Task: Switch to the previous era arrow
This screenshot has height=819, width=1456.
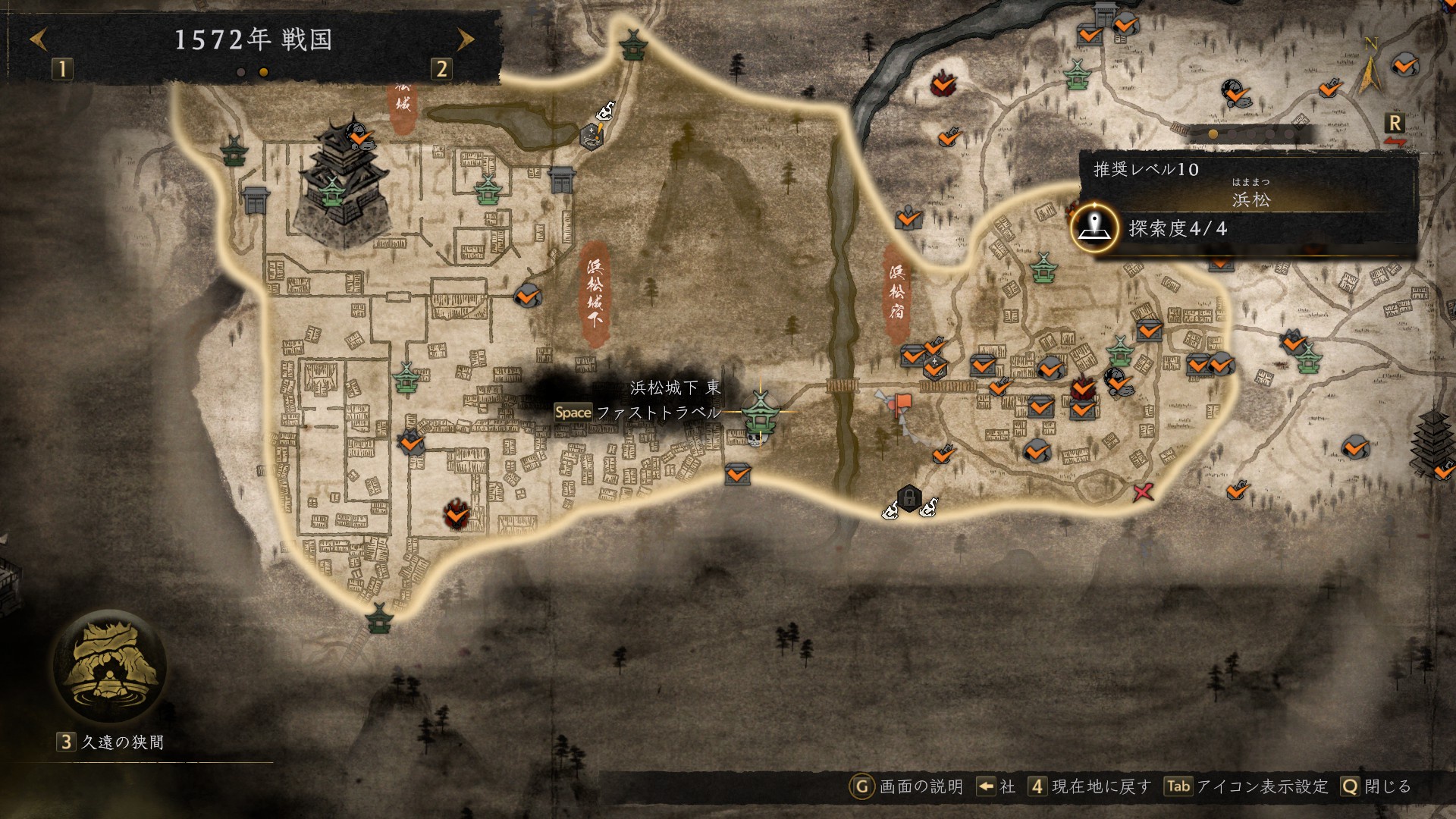Action: (39, 39)
